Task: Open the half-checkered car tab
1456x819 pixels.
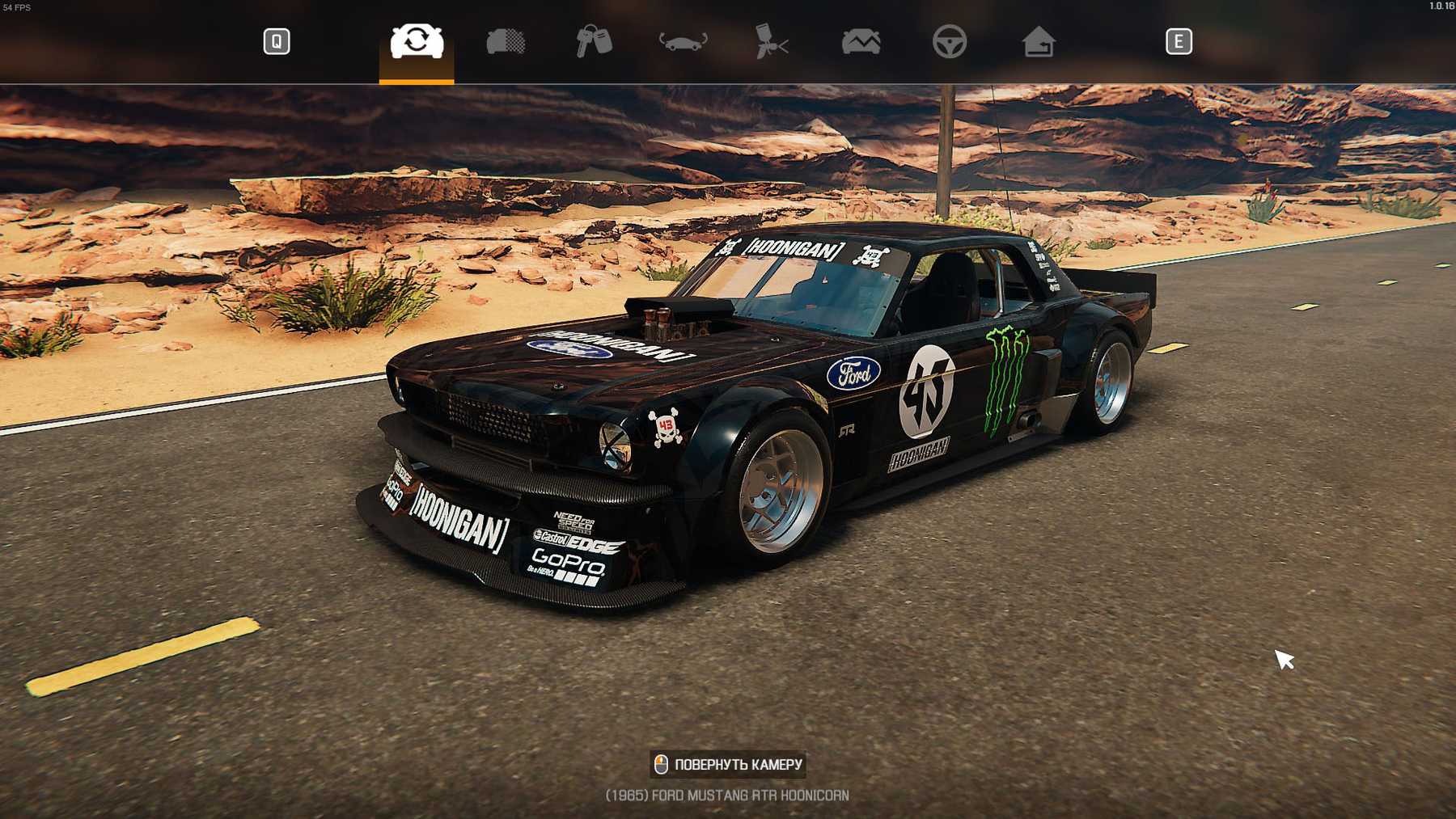Action: click(x=506, y=41)
